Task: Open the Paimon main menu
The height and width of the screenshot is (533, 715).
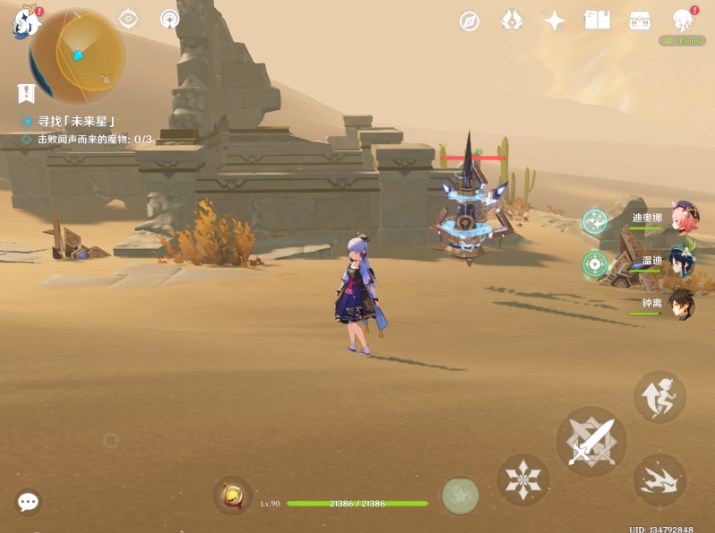Action: 24,23
